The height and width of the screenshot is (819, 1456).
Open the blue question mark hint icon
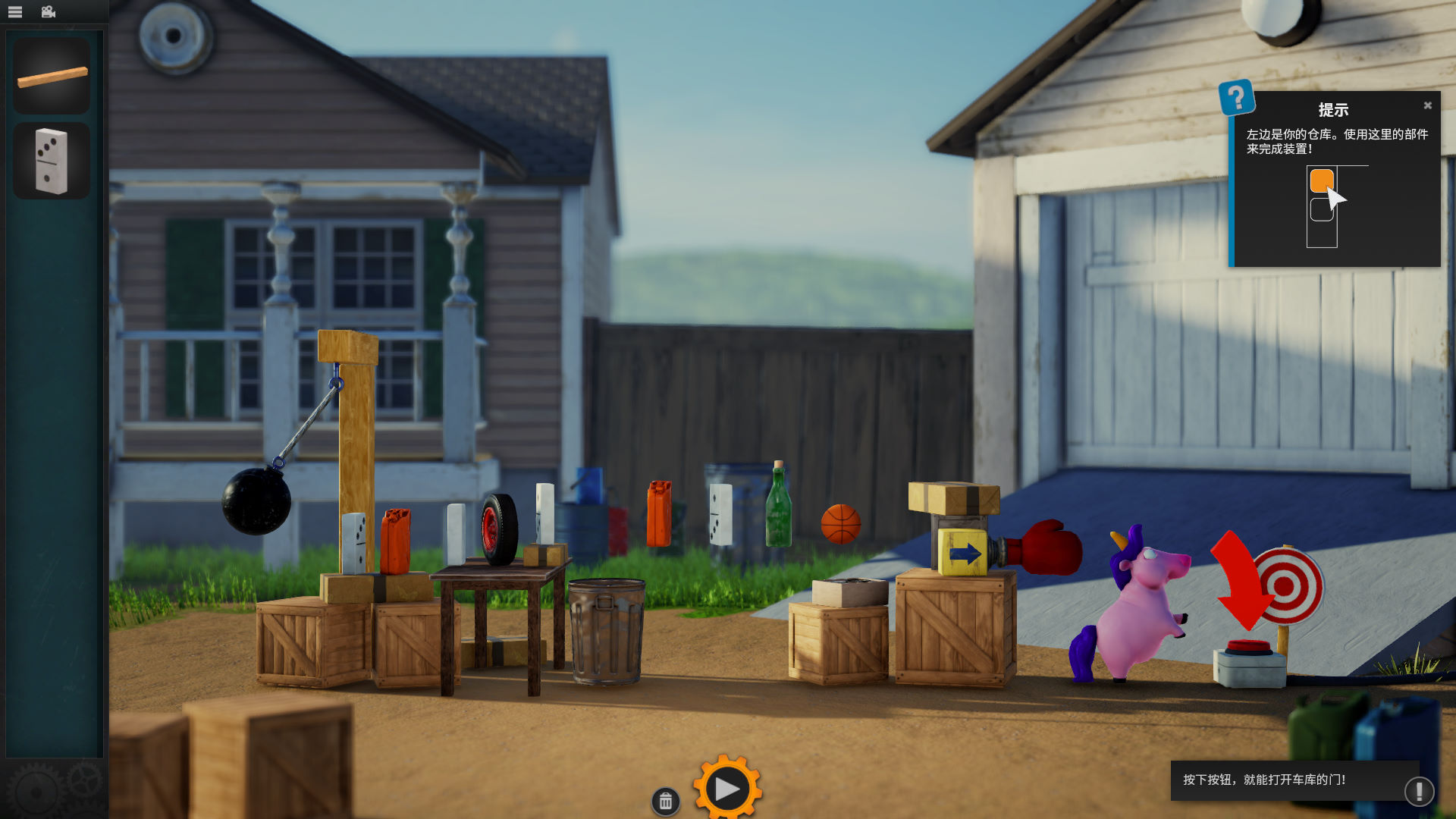tap(1236, 98)
